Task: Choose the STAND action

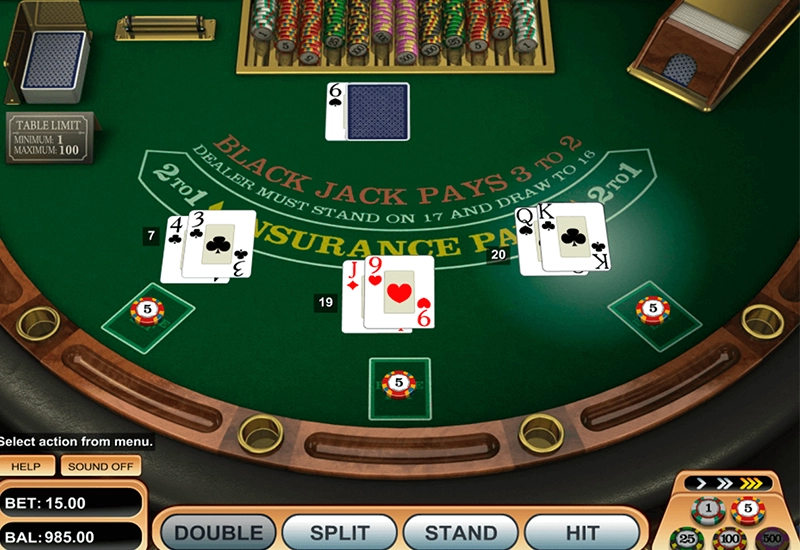Action: pos(460,533)
